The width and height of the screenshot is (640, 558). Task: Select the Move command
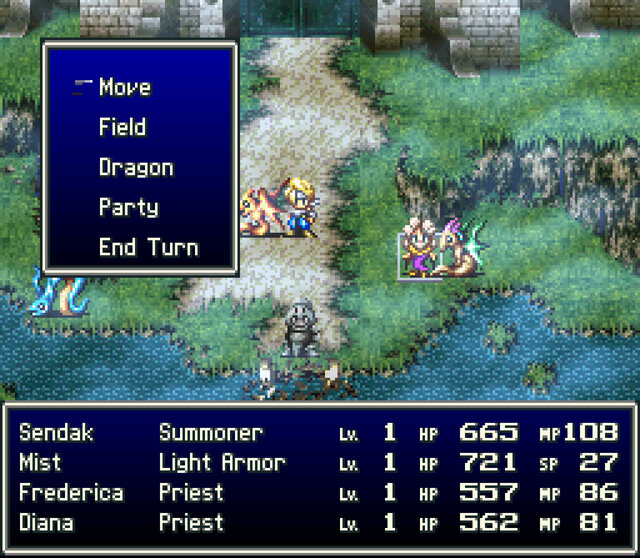[x=125, y=88]
